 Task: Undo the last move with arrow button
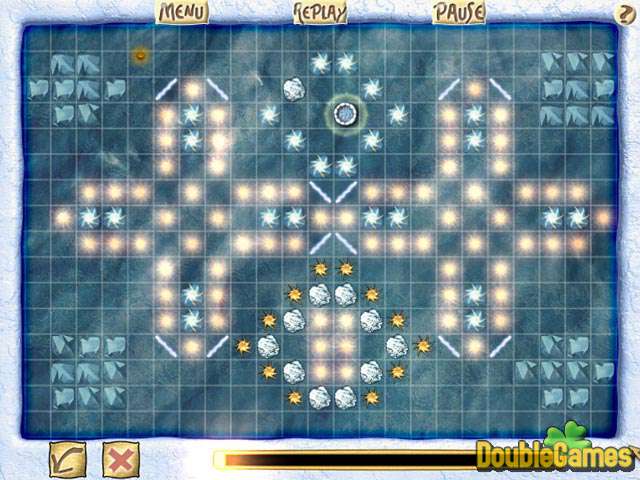(x=68, y=459)
